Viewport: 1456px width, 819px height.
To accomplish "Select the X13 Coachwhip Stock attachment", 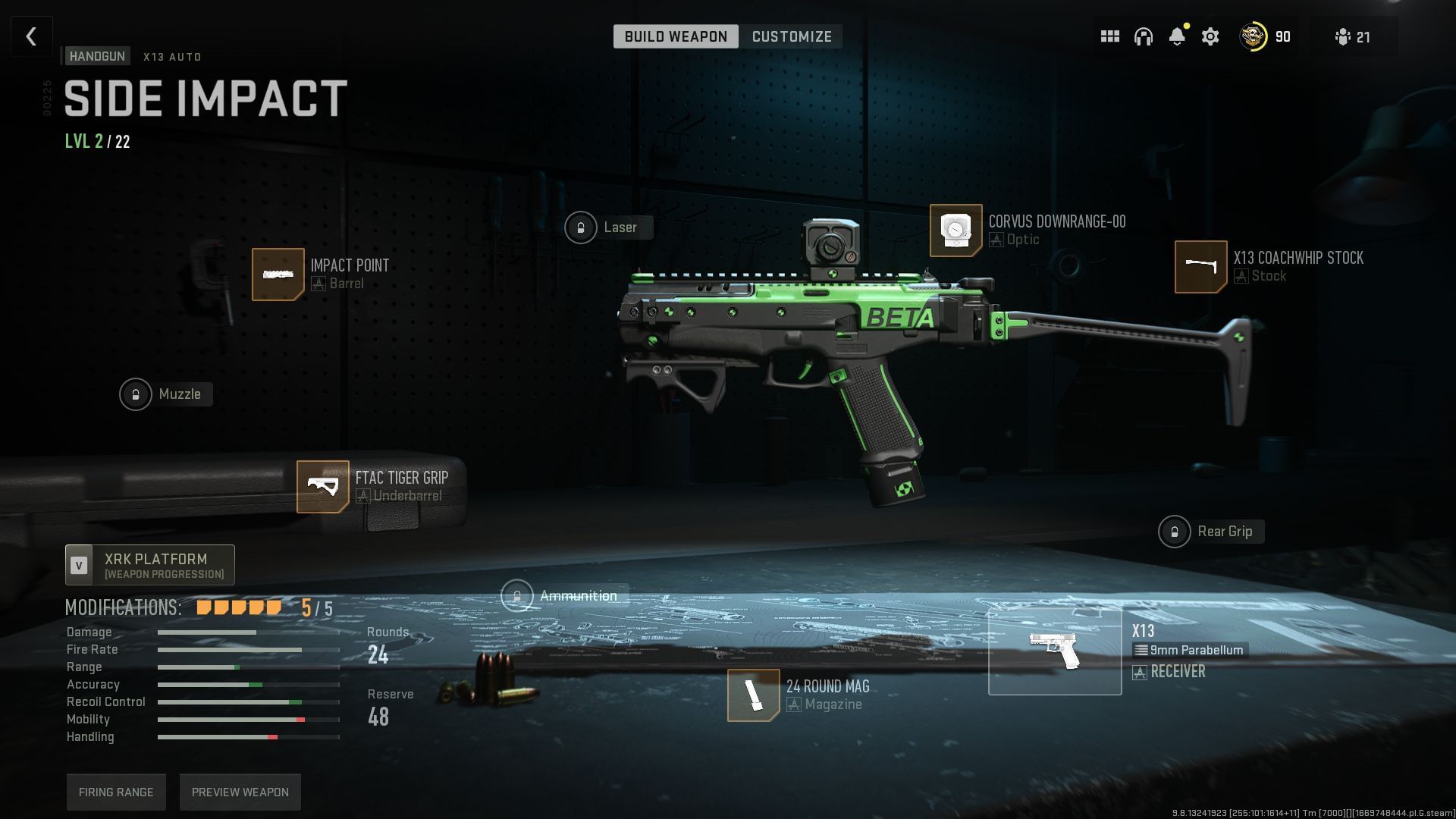I will [1200, 267].
